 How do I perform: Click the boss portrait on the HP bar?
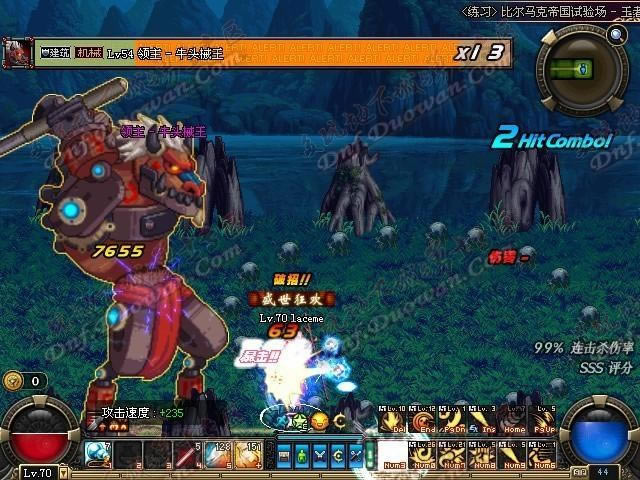(15, 50)
